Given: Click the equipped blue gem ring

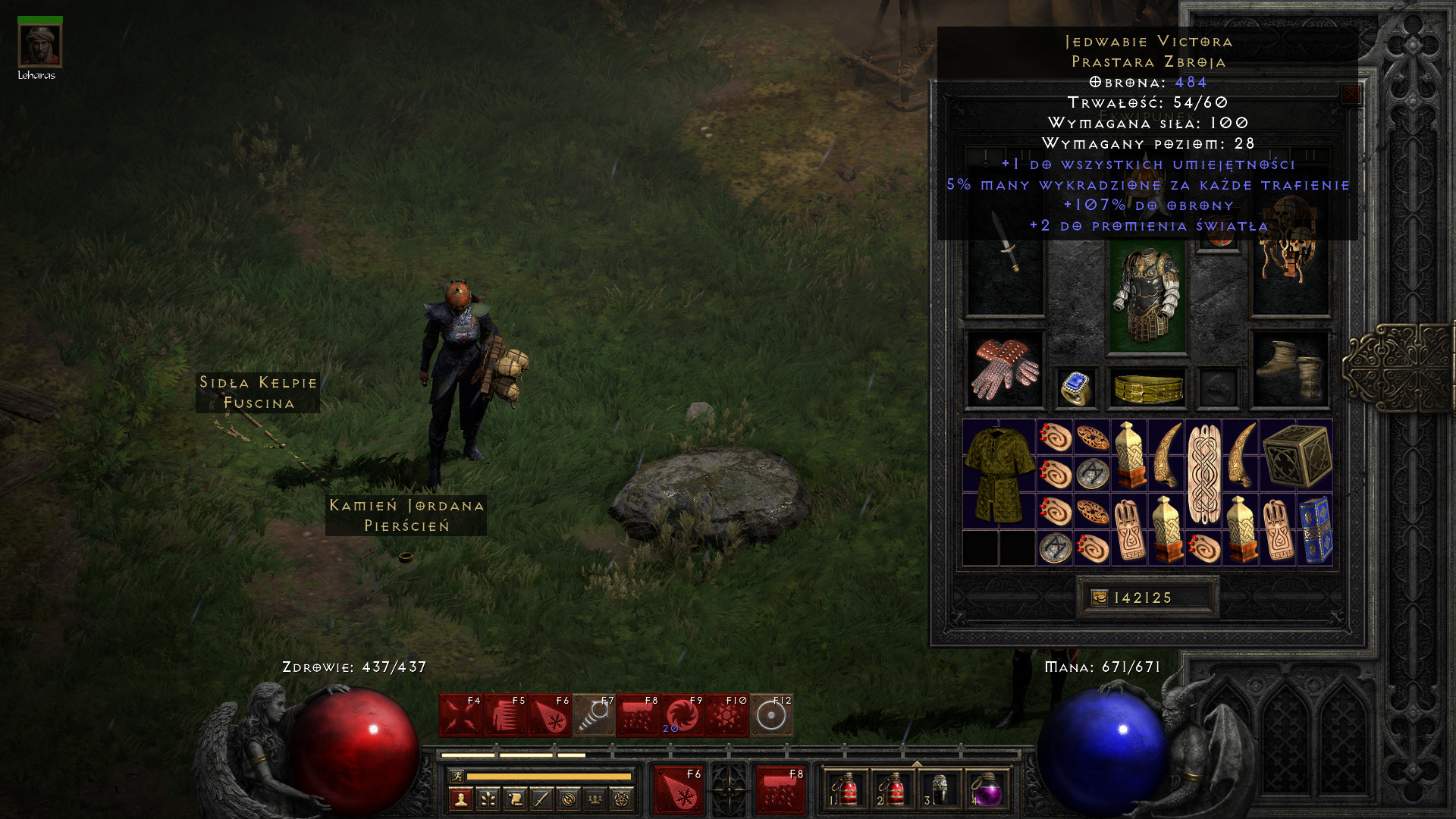Looking at the screenshot, I should pos(1076,388).
